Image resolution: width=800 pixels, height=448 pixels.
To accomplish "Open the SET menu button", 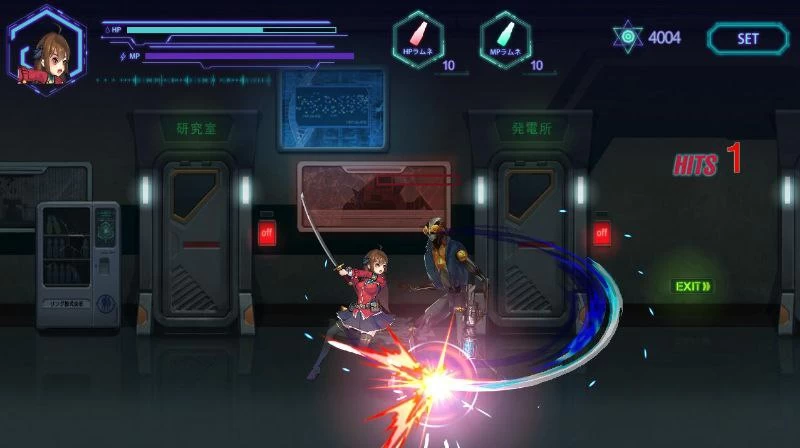I will click(x=748, y=39).
